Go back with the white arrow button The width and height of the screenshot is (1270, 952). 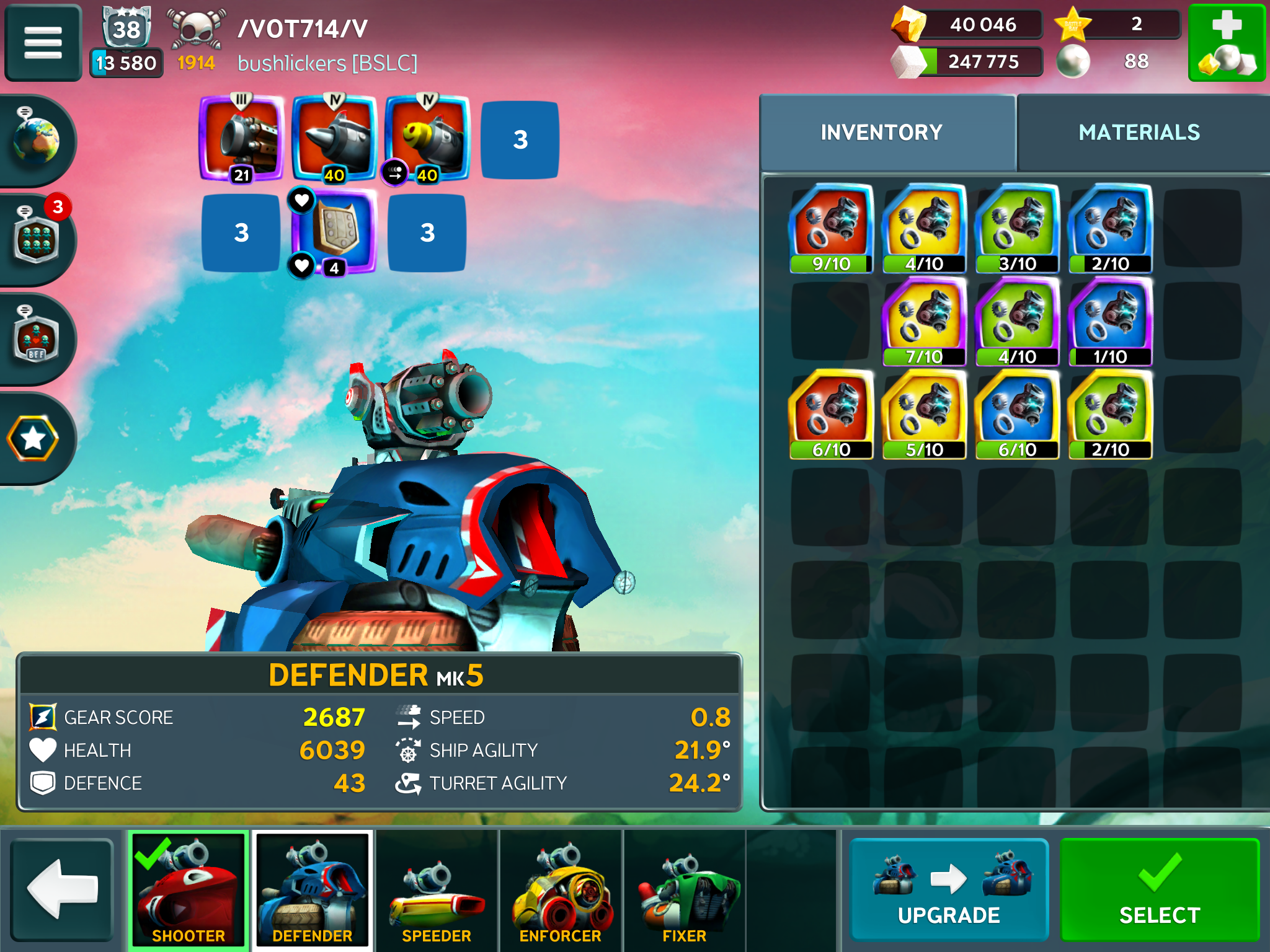click(62, 888)
